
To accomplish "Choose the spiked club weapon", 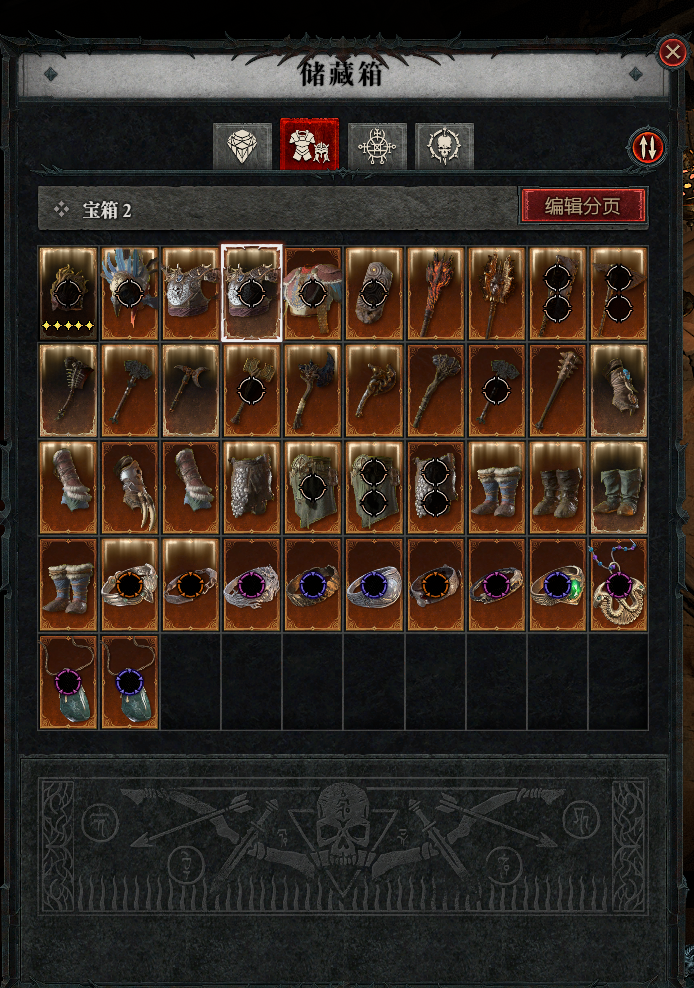I will [x=557, y=391].
